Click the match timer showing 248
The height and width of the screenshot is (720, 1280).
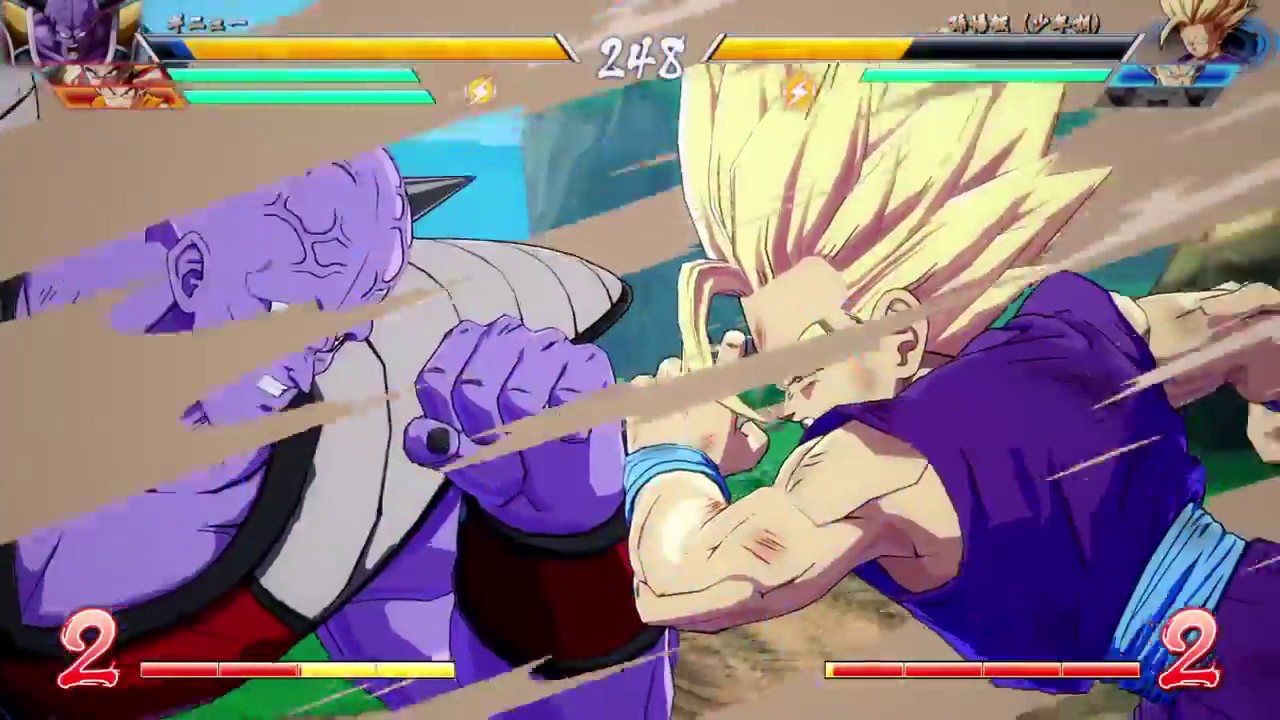[638, 55]
